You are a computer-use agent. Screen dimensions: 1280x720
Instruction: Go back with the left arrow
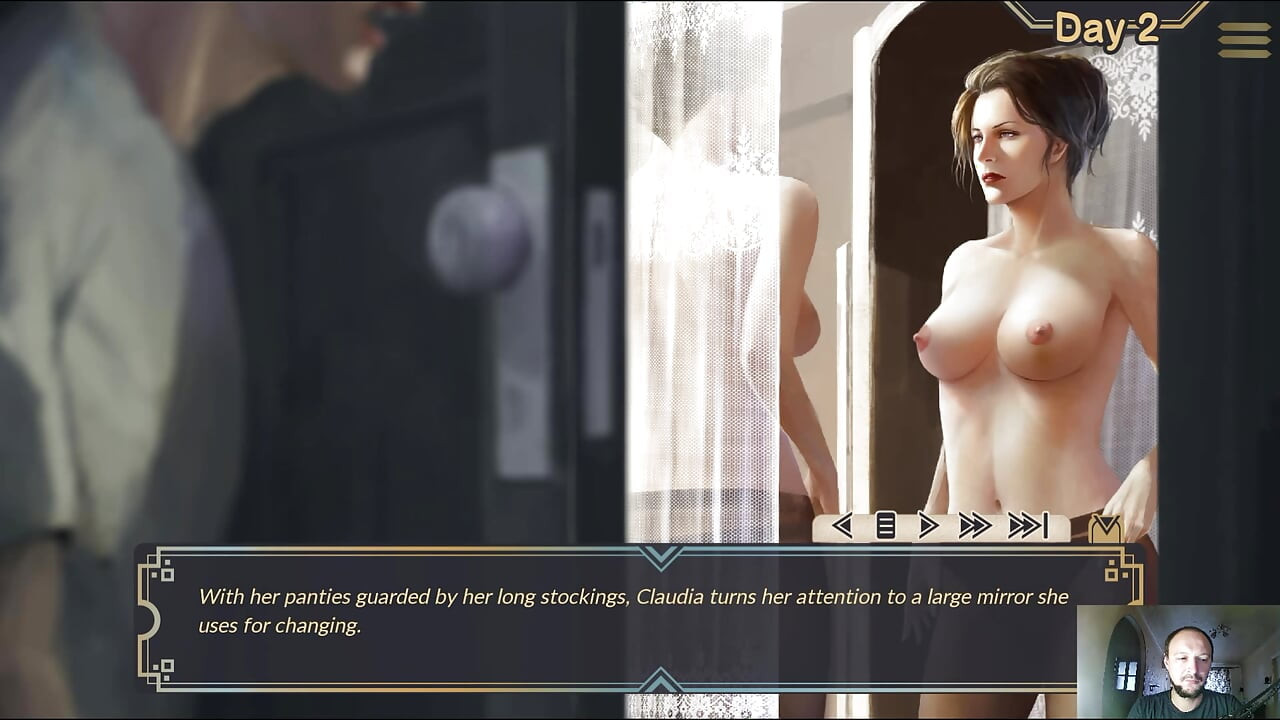pos(842,525)
